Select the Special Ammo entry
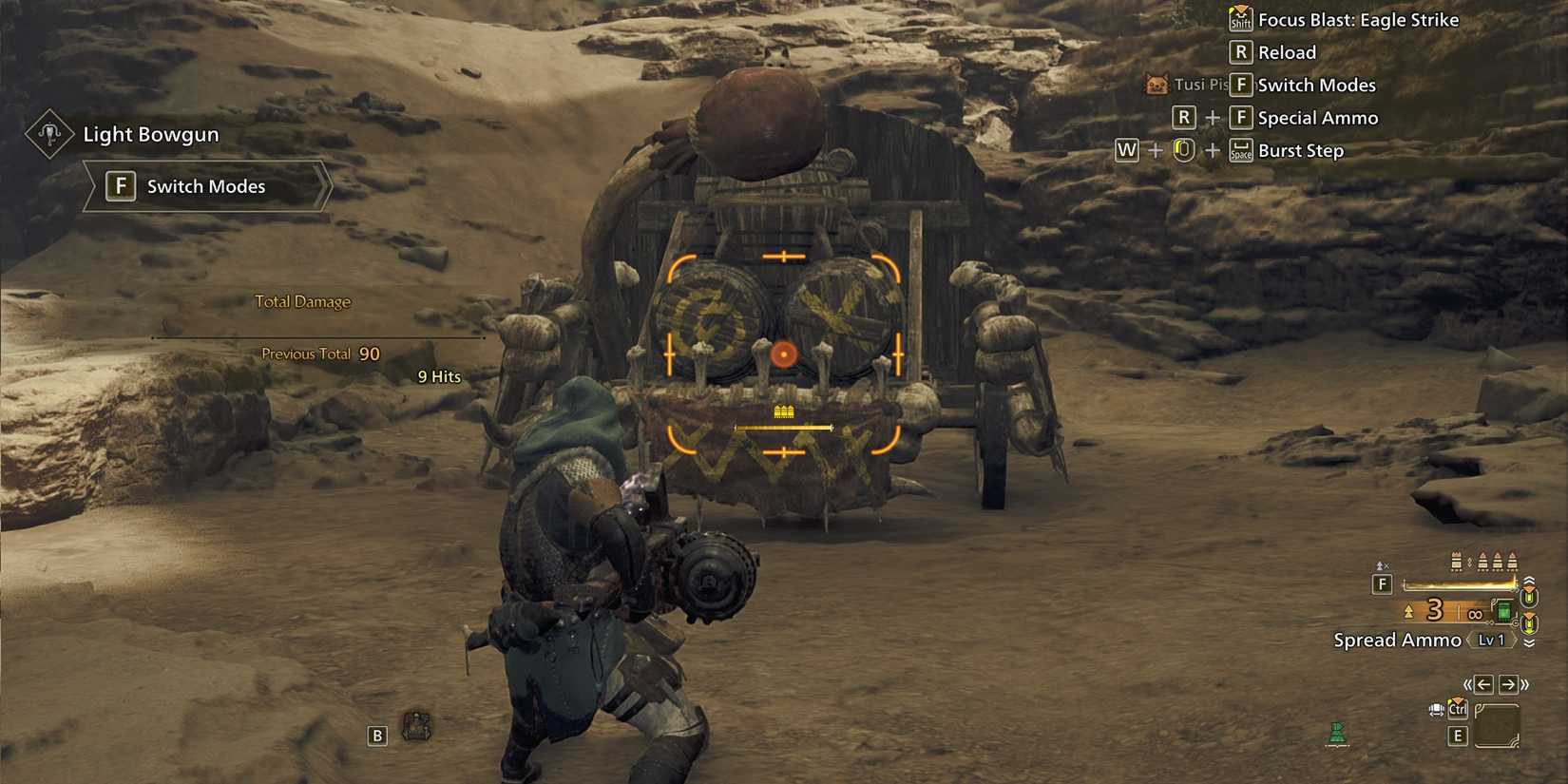 pos(1318,118)
